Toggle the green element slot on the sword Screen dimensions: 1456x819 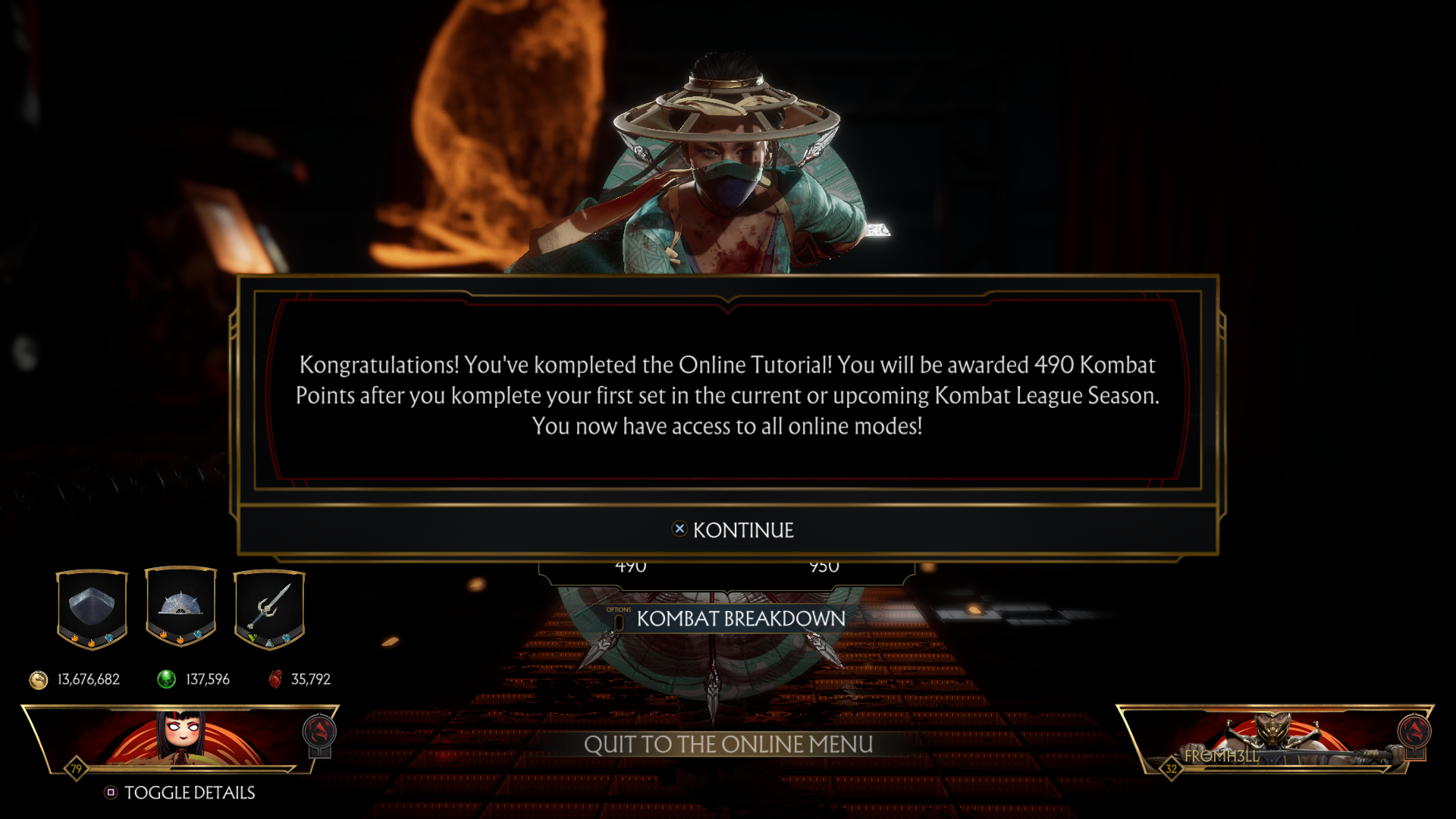pyautogui.click(x=253, y=638)
